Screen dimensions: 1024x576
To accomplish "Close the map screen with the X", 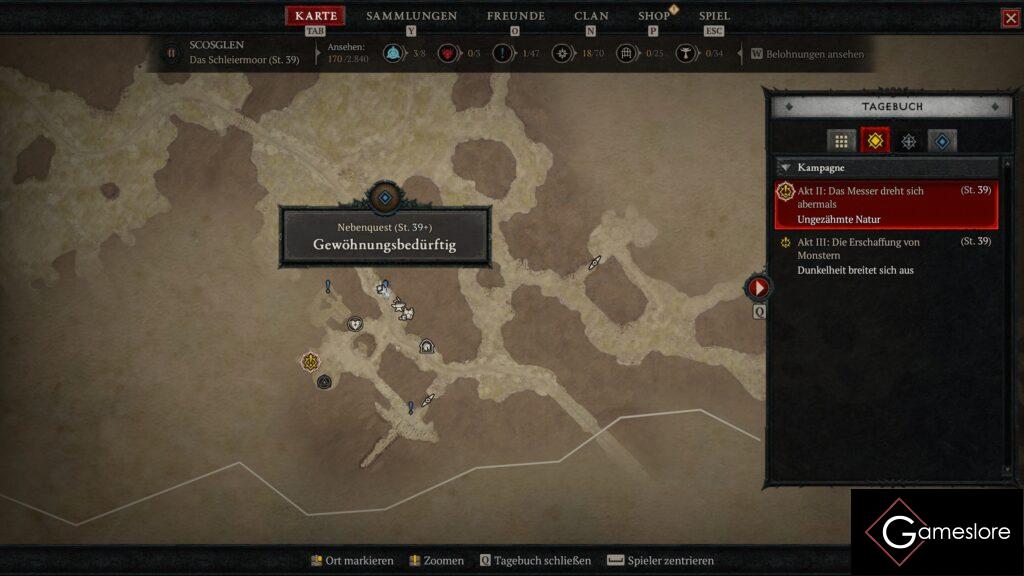I will coord(1010,18).
